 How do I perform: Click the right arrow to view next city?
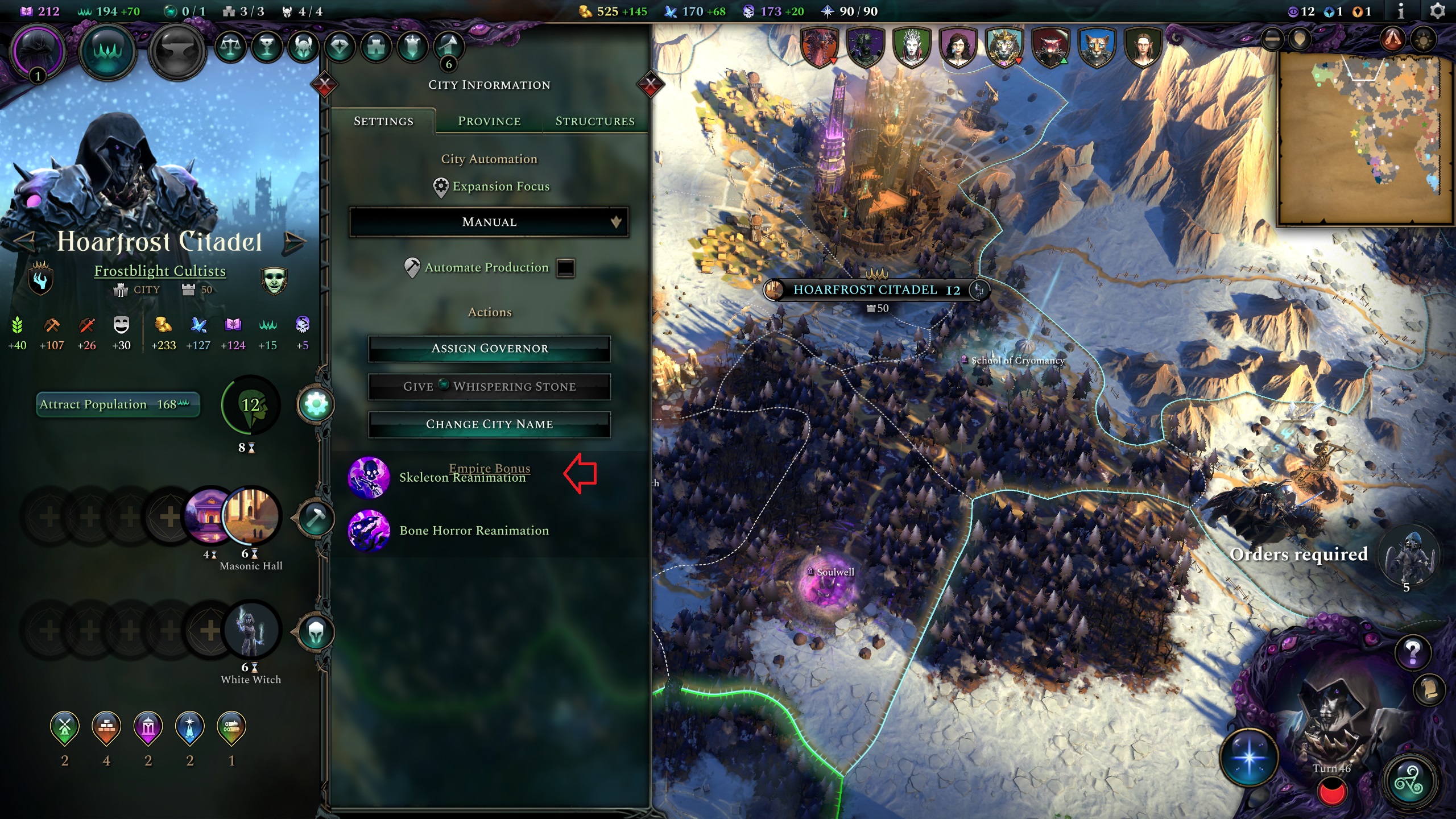point(293,241)
